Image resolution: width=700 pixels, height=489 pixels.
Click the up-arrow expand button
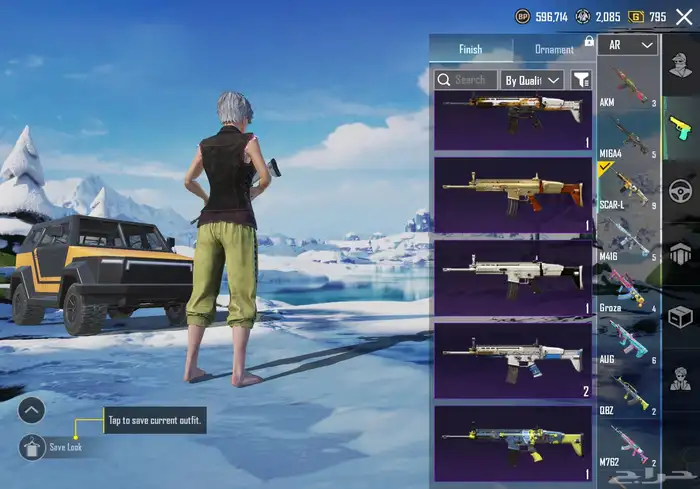tap(32, 409)
